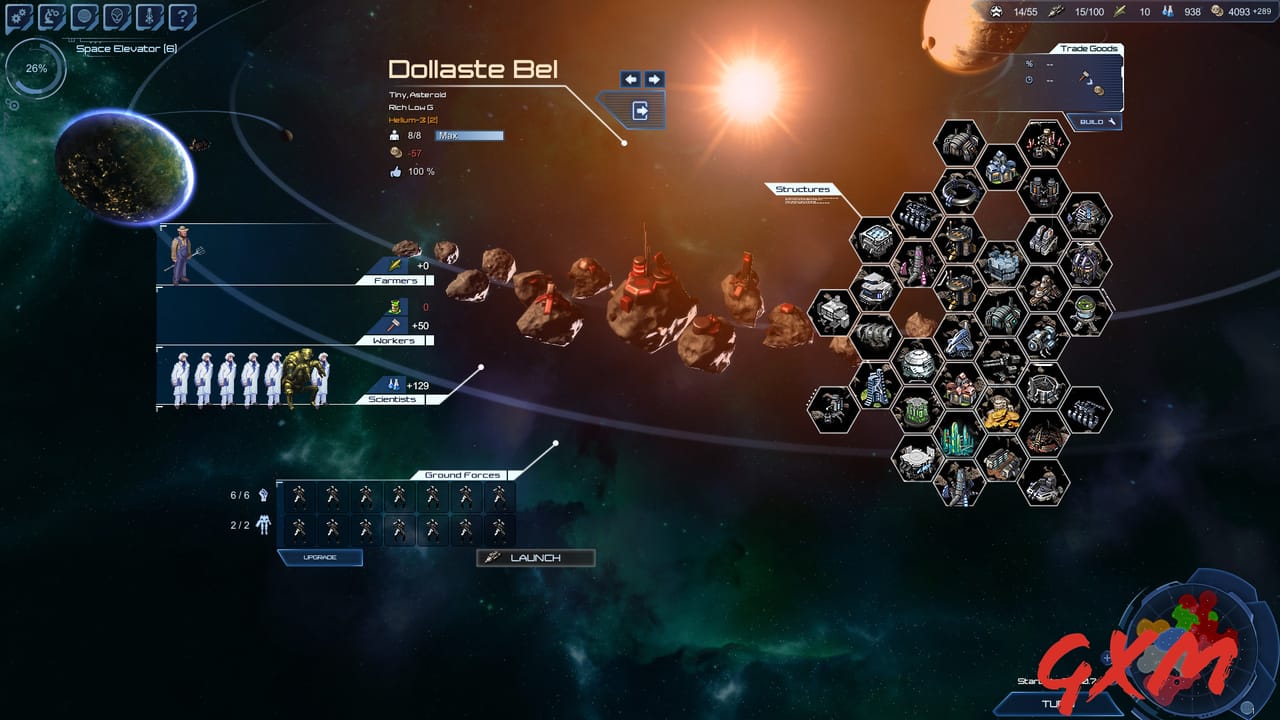Open research via the microscope icon
Image resolution: width=1280 pixels, height=720 pixels.
pyautogui.click(x=50, y=15)
